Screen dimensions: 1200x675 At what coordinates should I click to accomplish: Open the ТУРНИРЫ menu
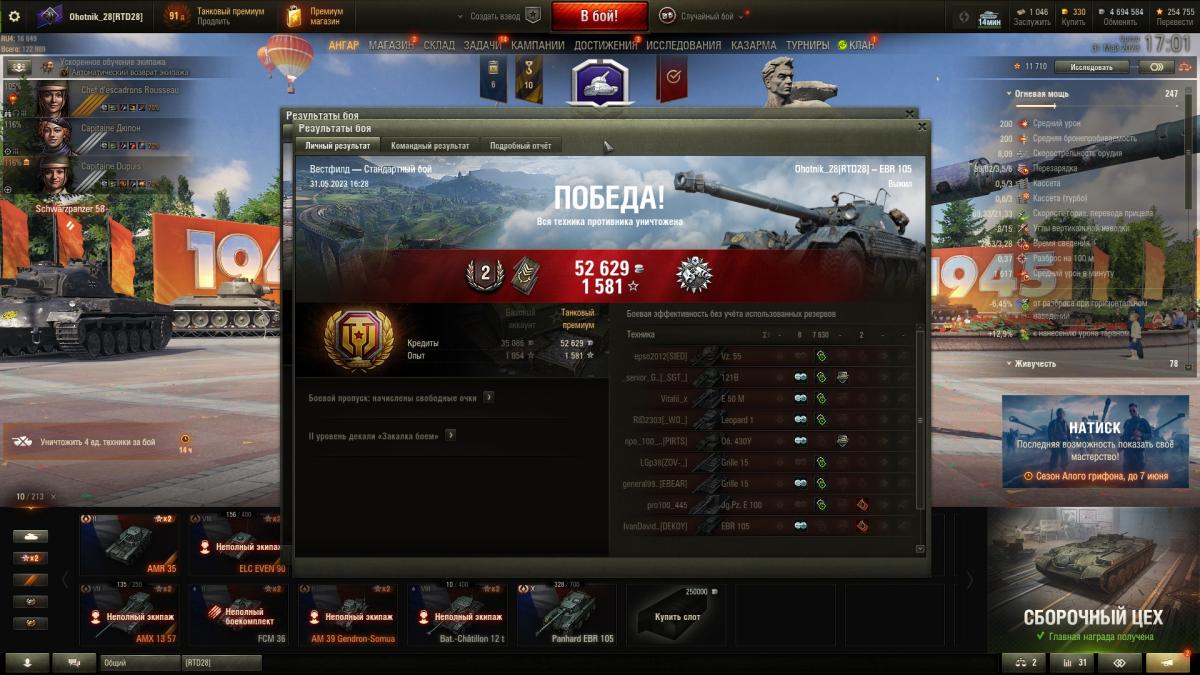pyautogui.click(x=807, y=45)
